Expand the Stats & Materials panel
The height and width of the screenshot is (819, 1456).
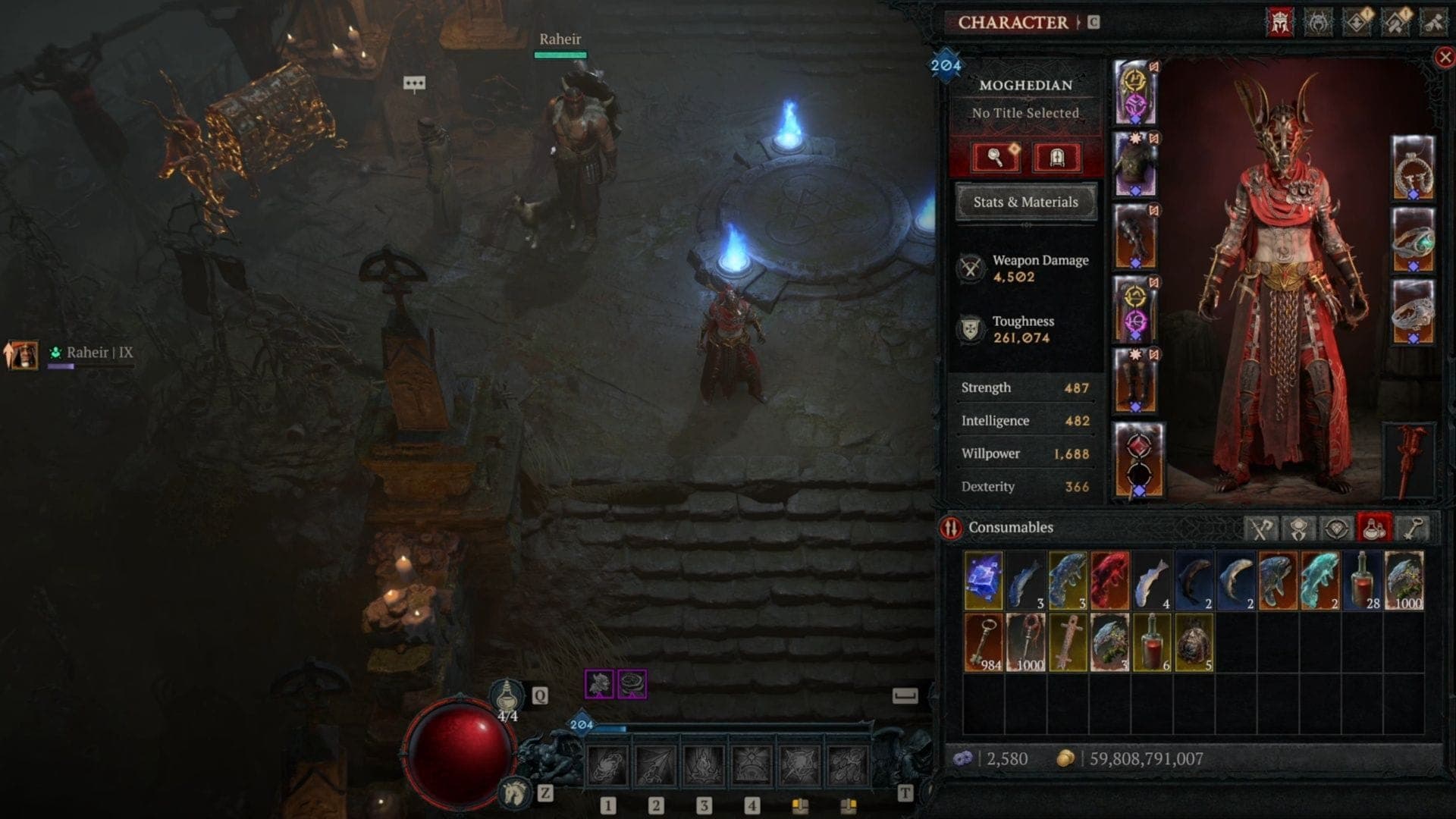(1025, 202)
